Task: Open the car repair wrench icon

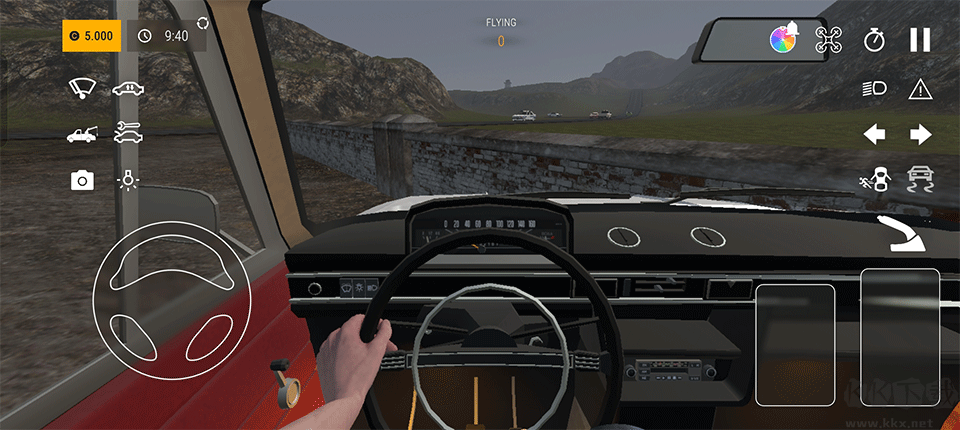Action: pyautogui.click(x=127, y=131)
